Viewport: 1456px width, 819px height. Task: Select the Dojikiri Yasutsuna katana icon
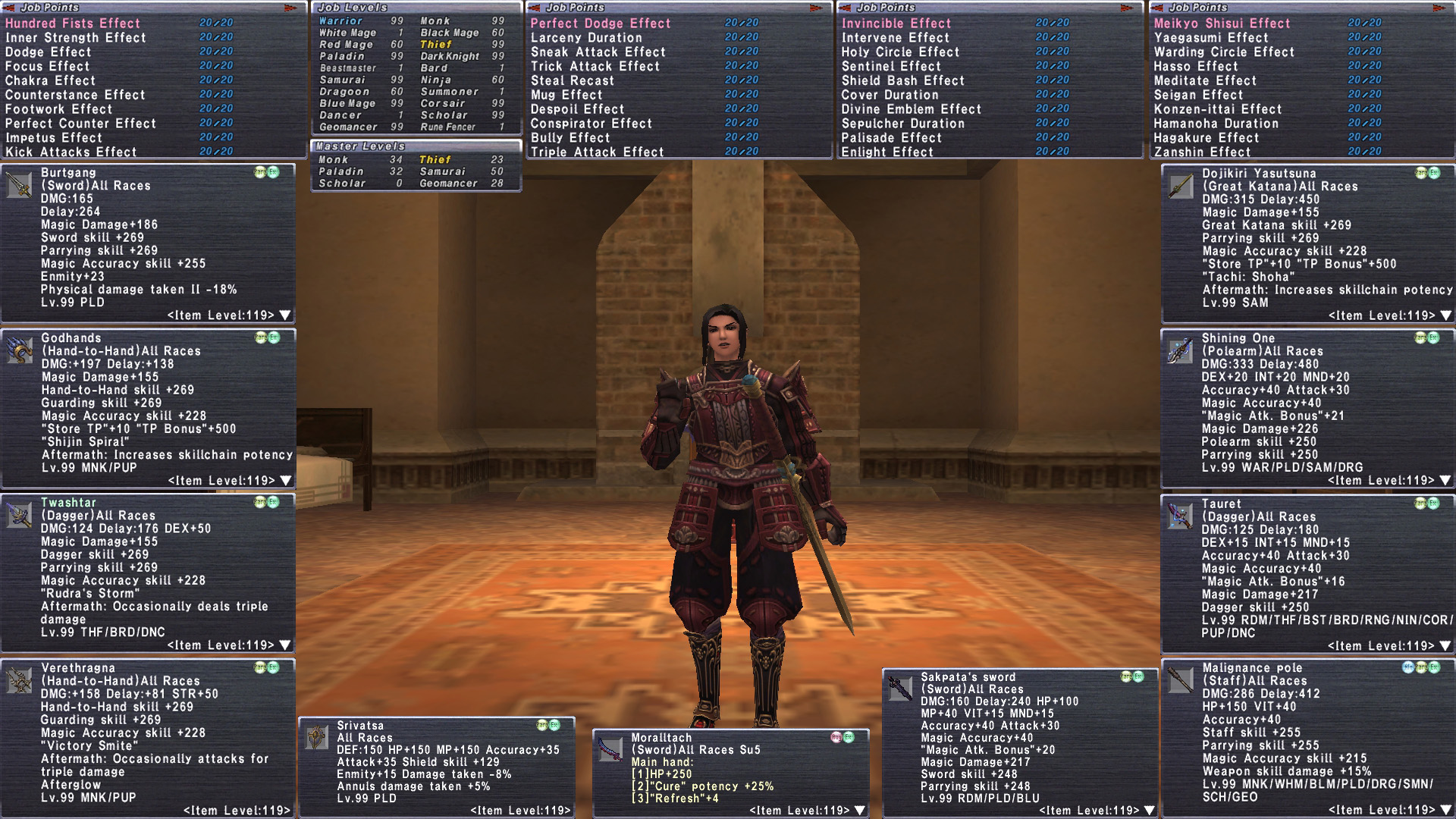coord(1180,186)
